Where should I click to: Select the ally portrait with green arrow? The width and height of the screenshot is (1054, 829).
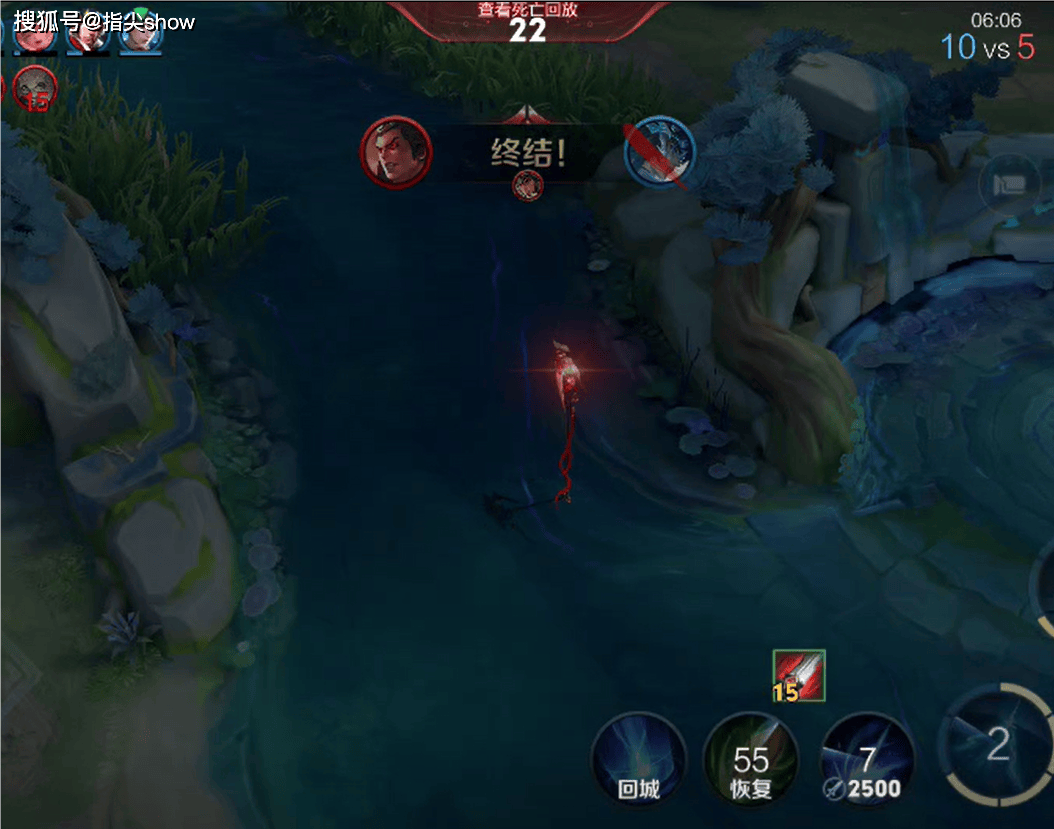[141, 32]
